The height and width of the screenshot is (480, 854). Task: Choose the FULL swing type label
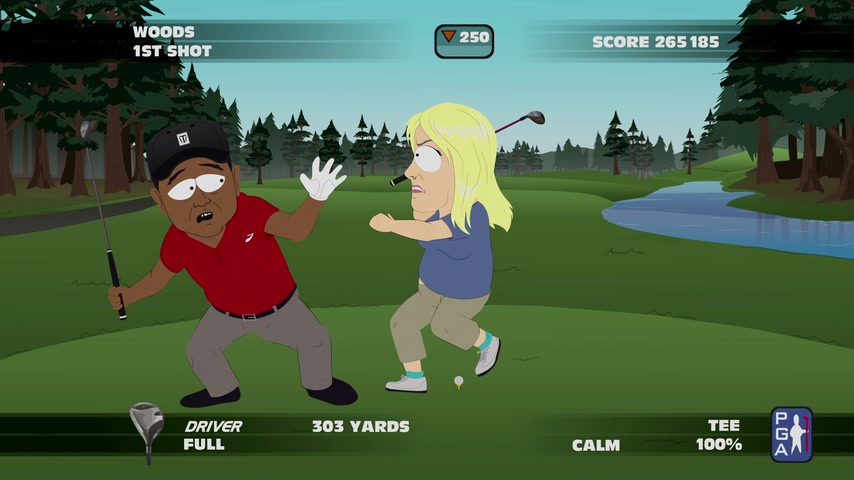[x=204, y=445]
